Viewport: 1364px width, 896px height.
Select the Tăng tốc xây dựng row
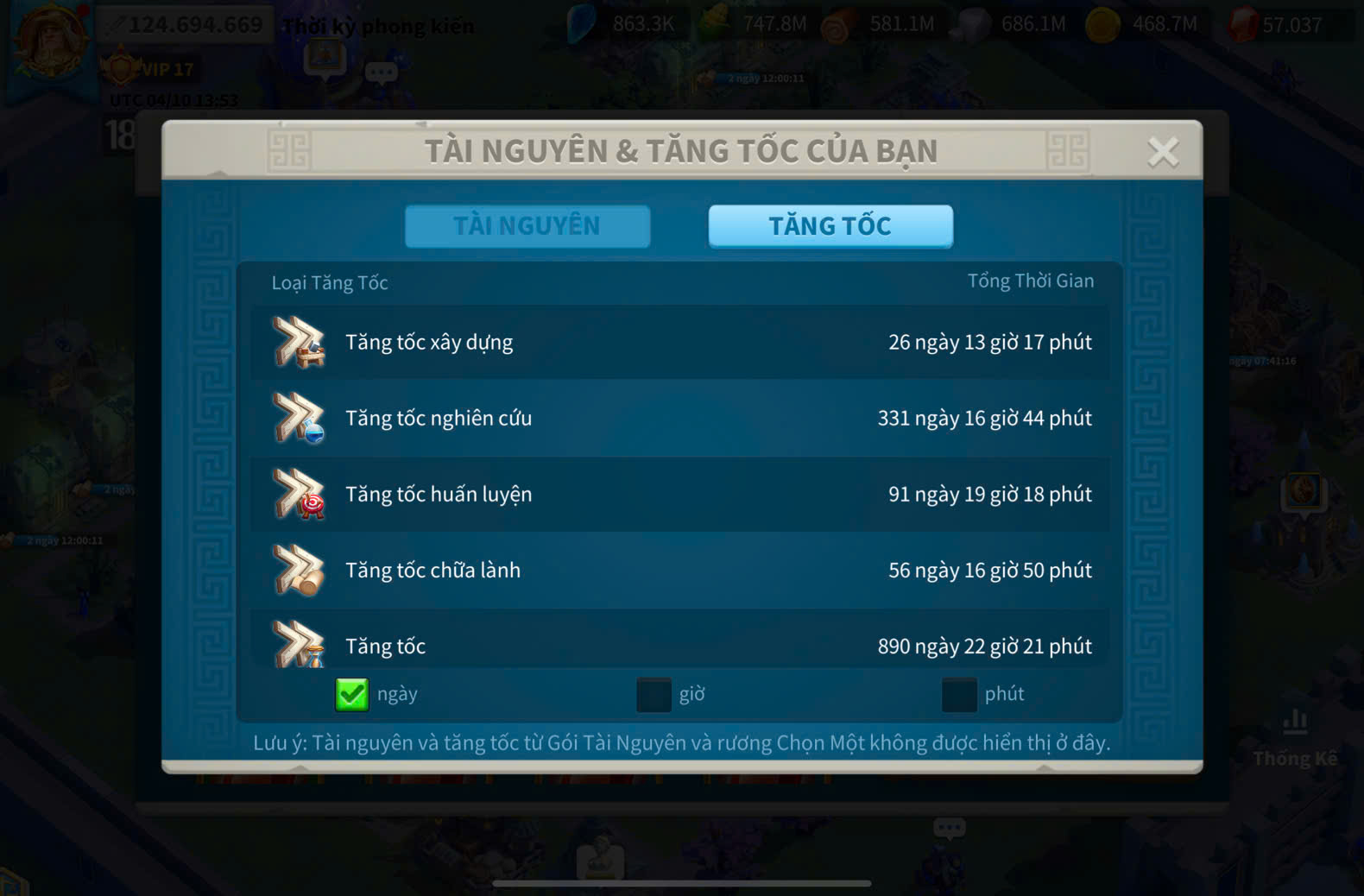point(680,343)
